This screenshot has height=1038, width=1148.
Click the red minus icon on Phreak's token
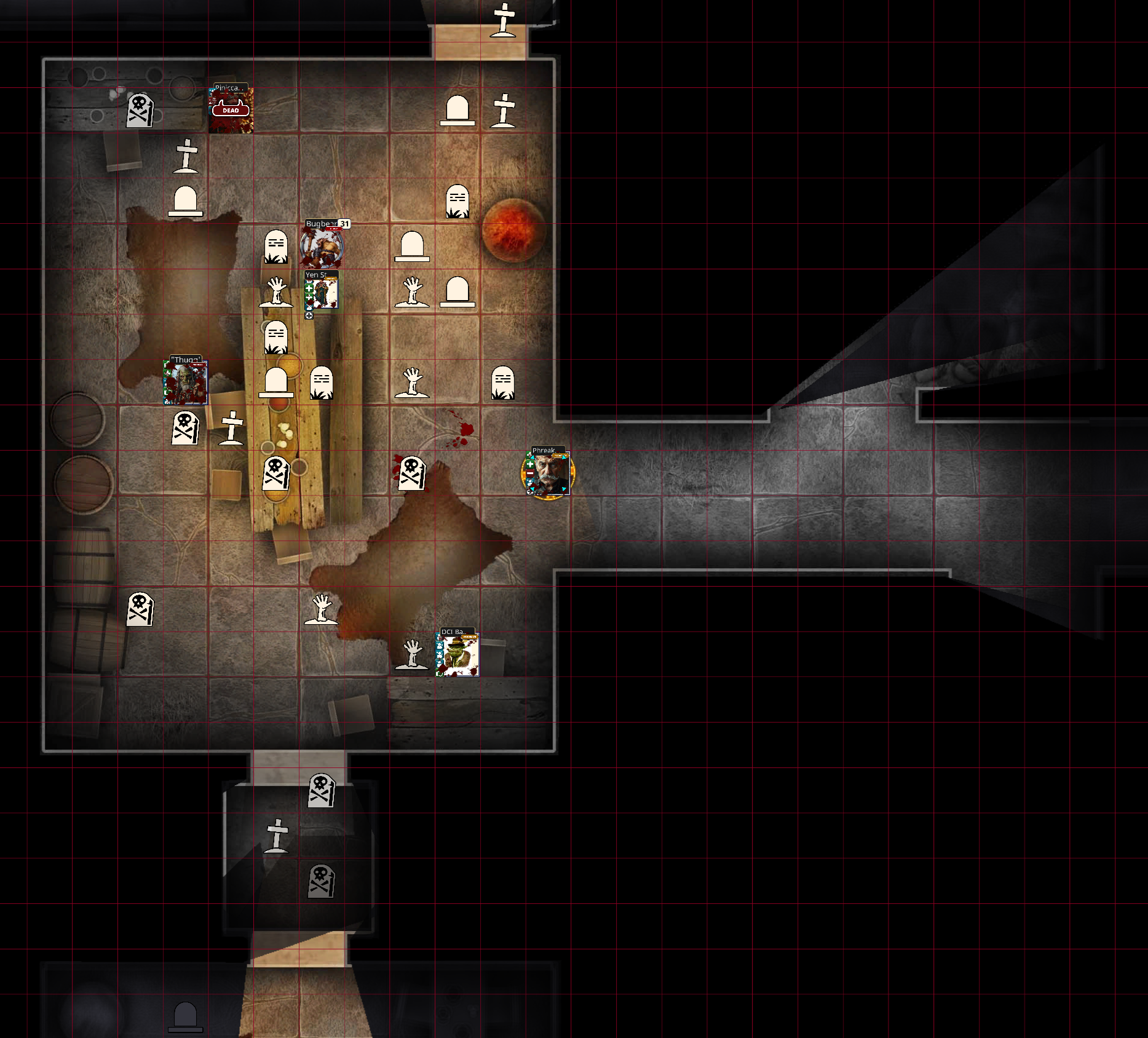pyautogui.click(x=530, y=473)
